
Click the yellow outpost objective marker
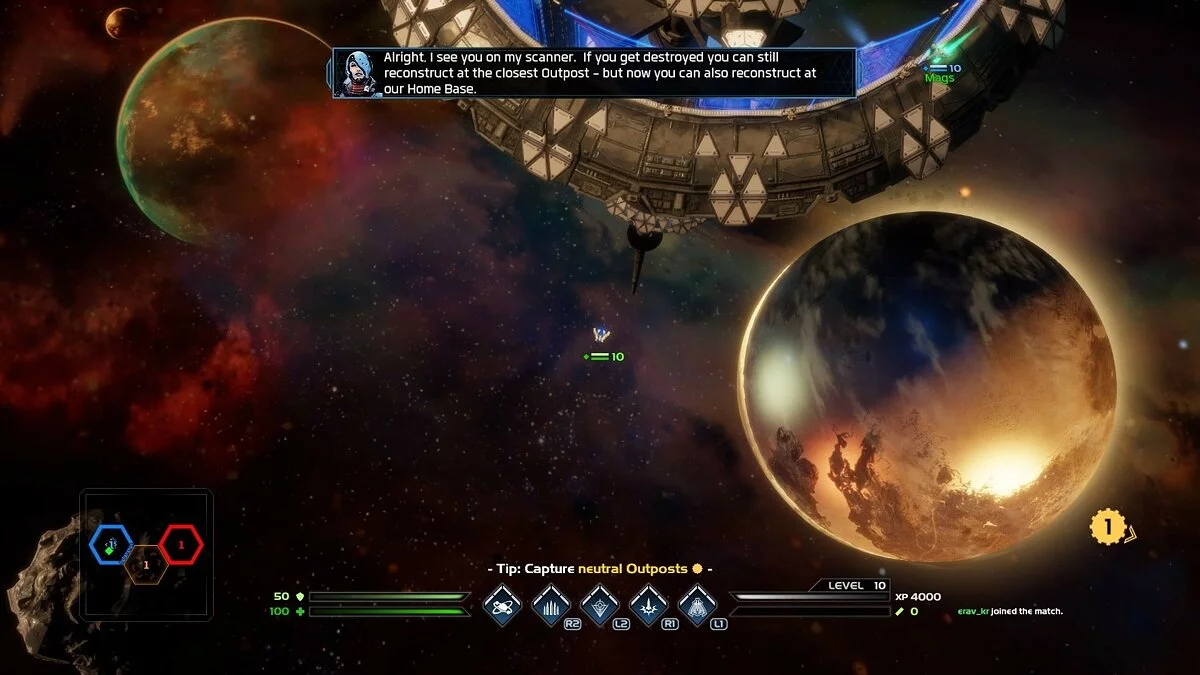[x=1108, y=526]
